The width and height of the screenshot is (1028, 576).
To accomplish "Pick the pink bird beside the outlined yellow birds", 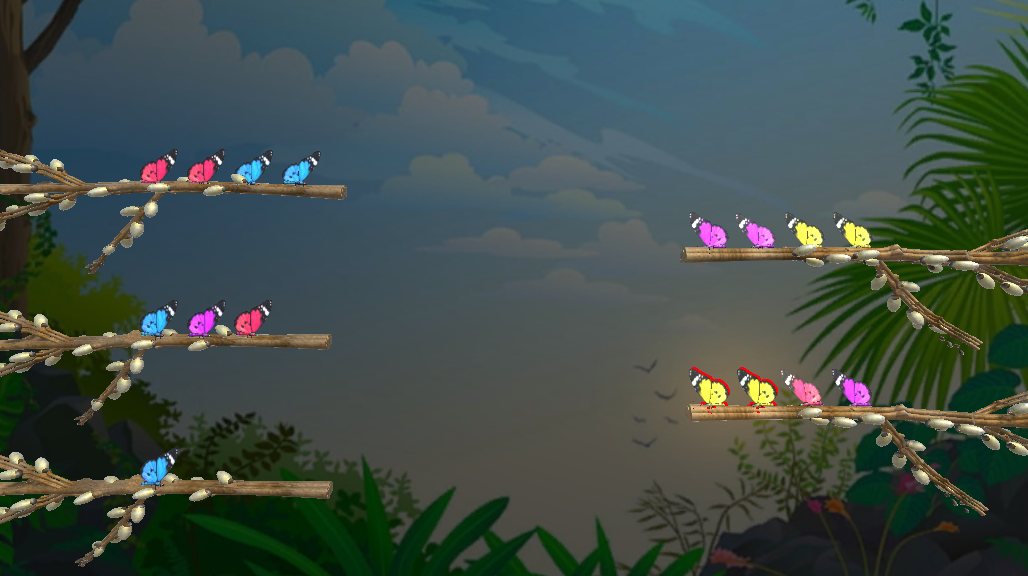I will pos(804,391).
